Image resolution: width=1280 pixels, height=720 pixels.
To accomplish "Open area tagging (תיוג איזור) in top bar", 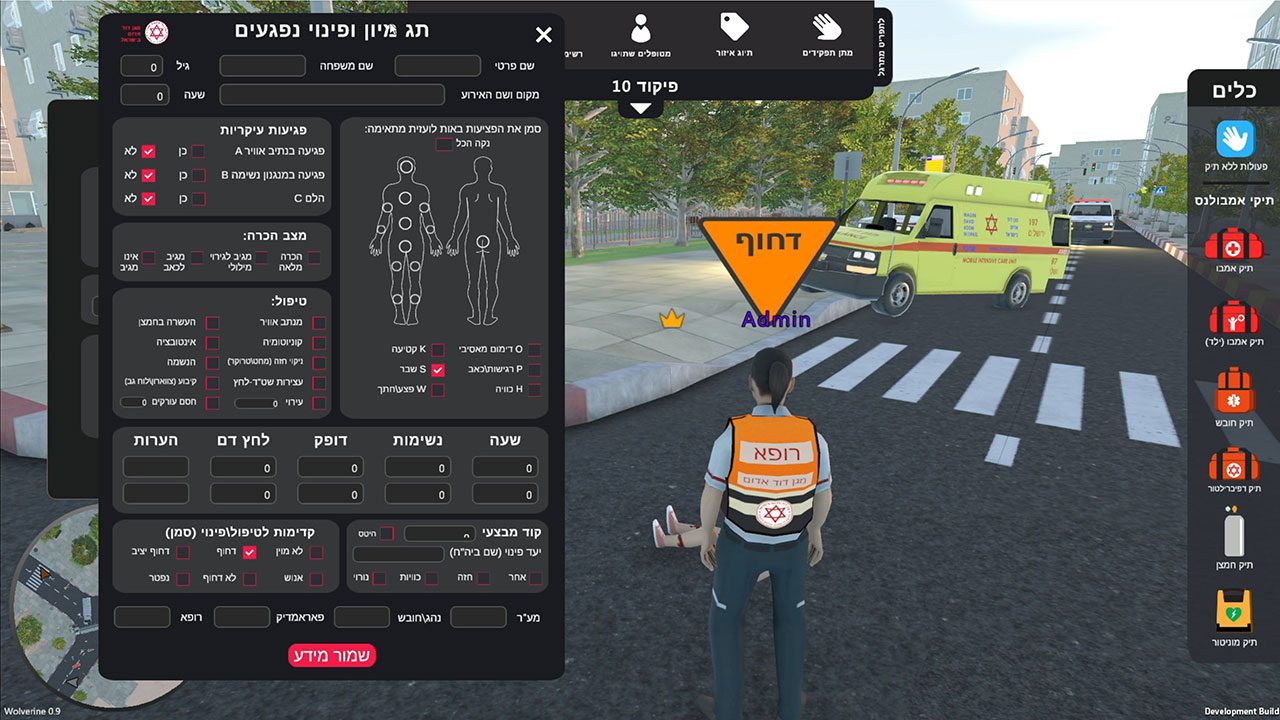I will (735, 33).
